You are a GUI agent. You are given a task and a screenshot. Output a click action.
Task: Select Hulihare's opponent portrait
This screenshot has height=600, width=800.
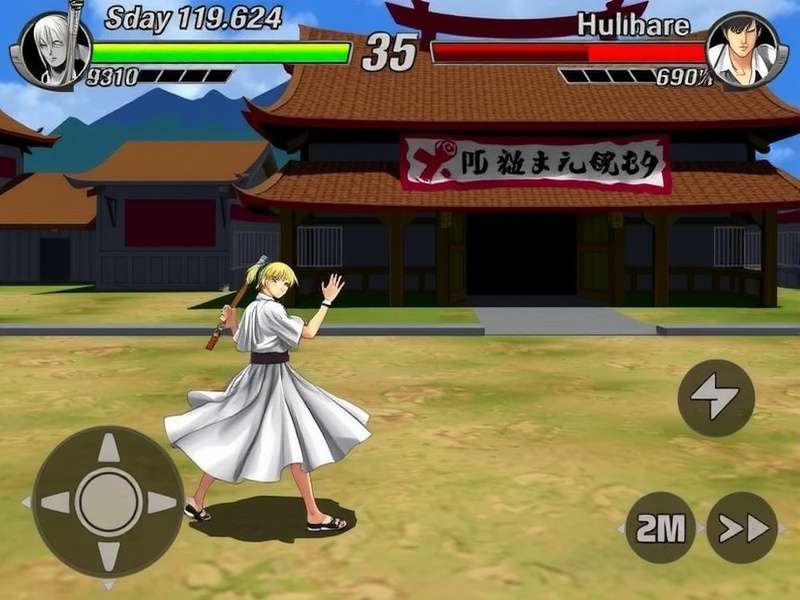tap(741, 49)
